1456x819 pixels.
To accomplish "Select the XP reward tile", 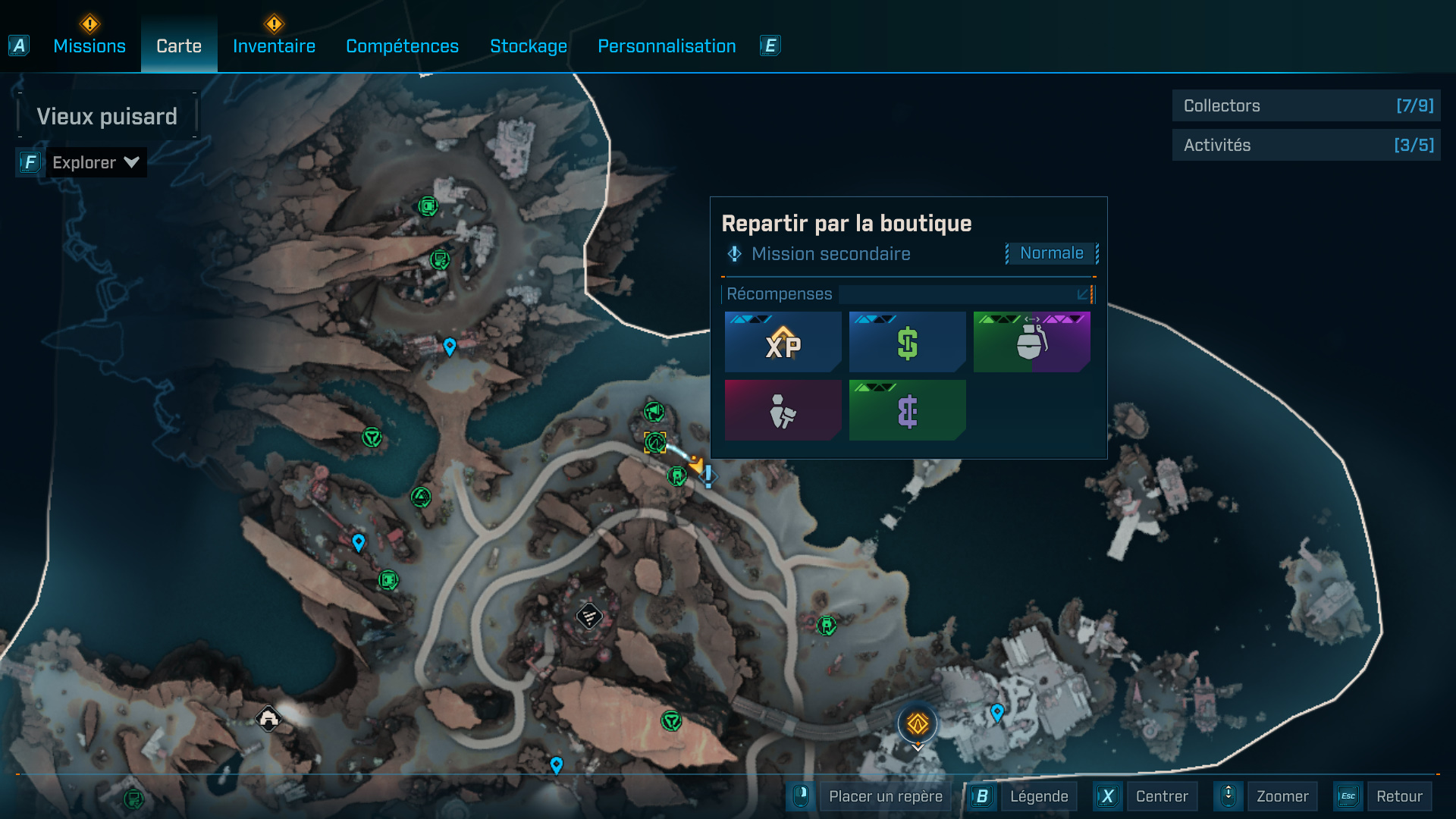I will (783, 343).
